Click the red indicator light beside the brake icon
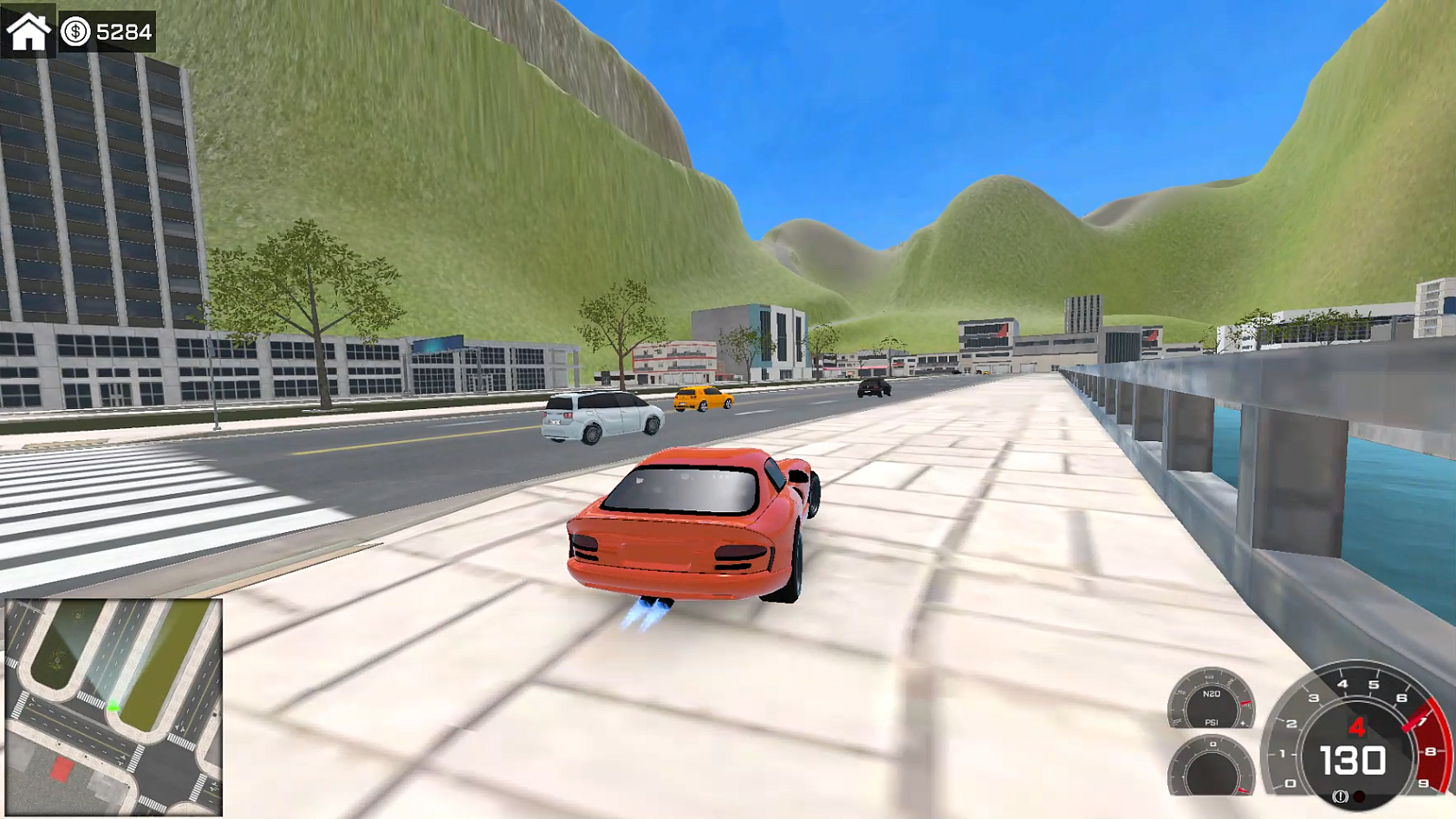 [1359, 797]
